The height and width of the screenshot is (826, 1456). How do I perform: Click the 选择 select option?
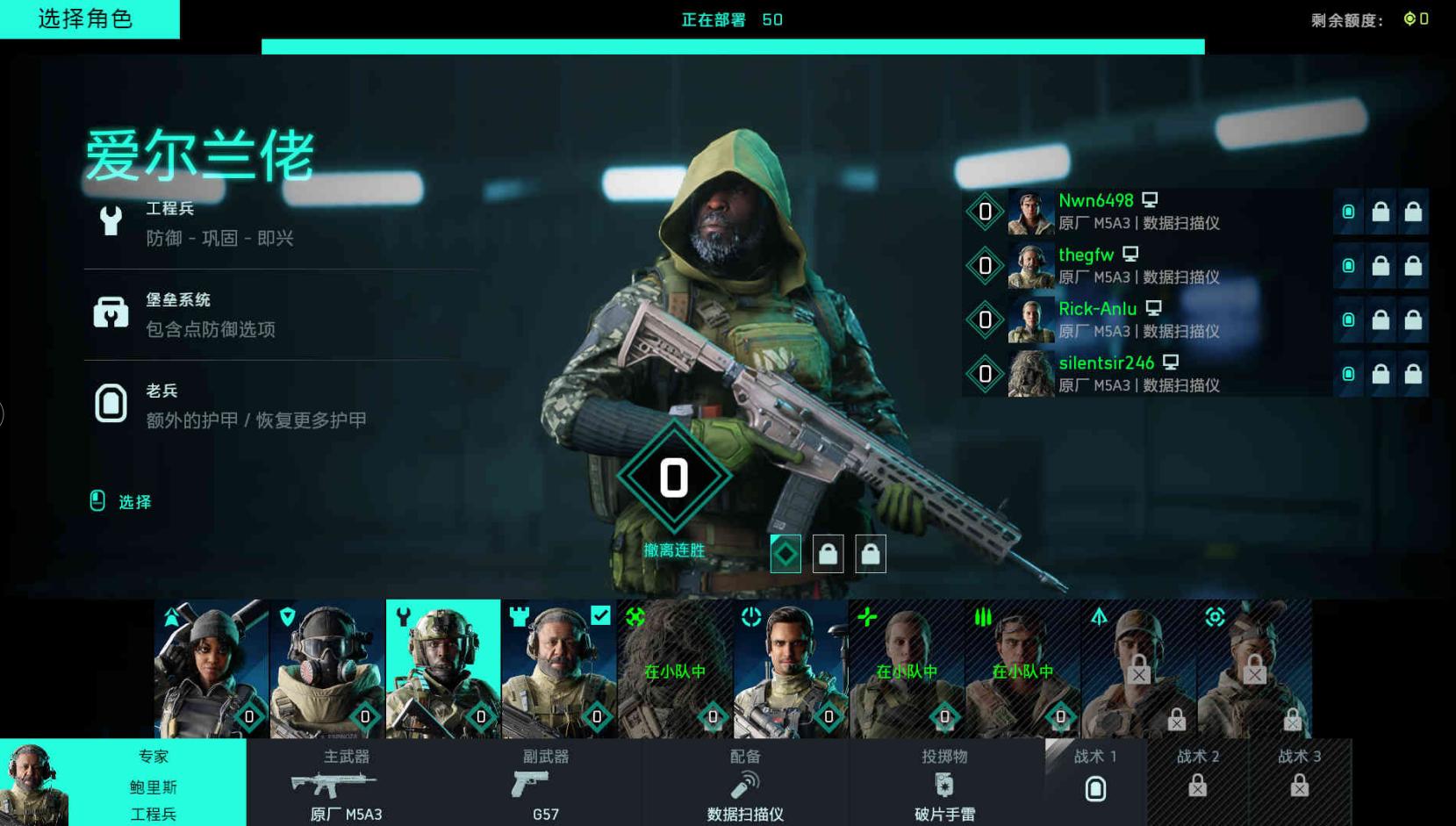(123, 501)
